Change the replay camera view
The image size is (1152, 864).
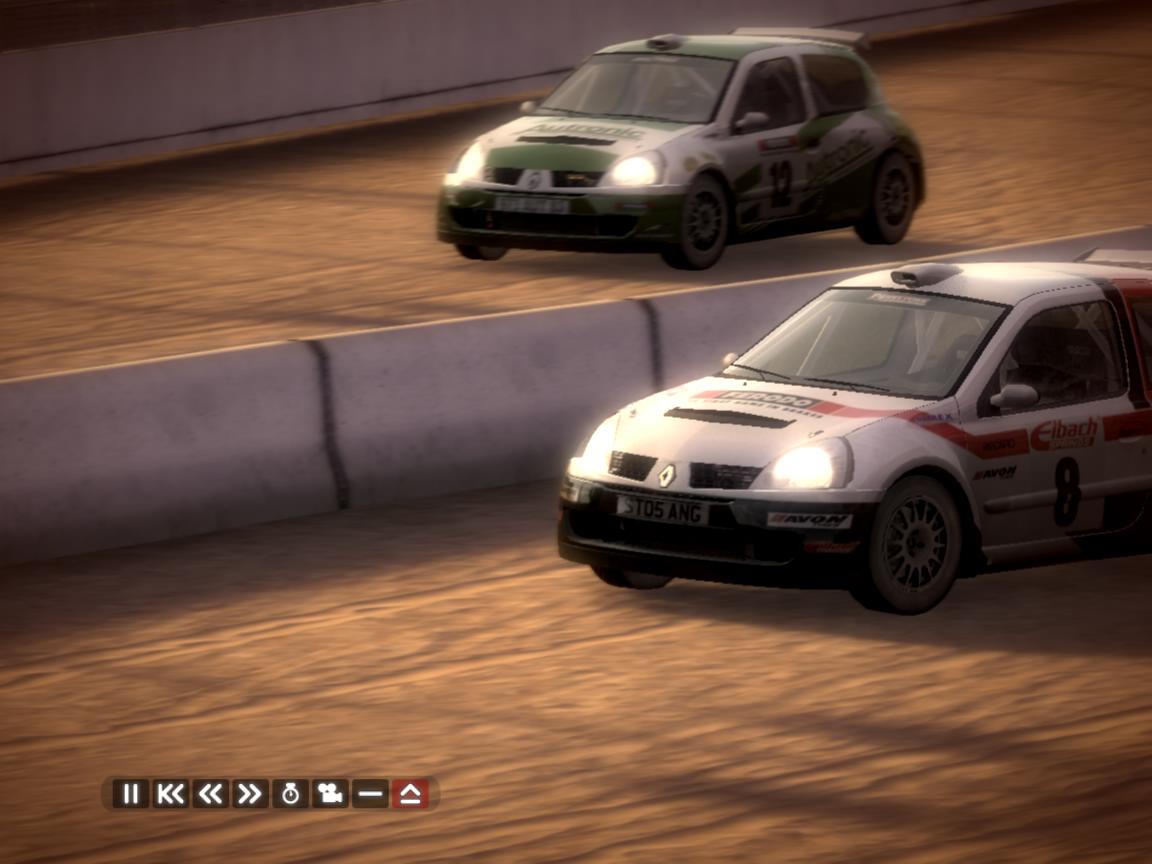pyautogui.click(x=330, y=794)
